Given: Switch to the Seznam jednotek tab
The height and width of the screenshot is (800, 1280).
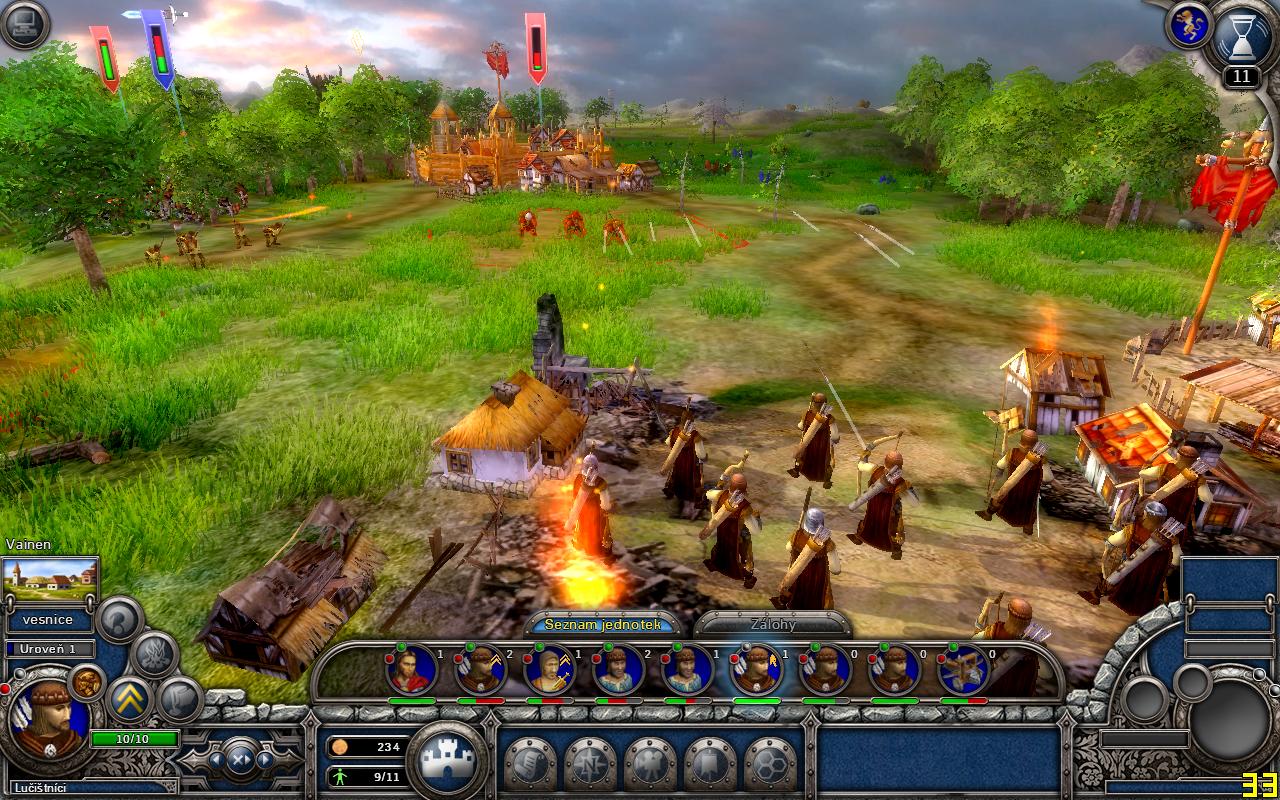Looking at the screenshot, I should coord(602,624).
